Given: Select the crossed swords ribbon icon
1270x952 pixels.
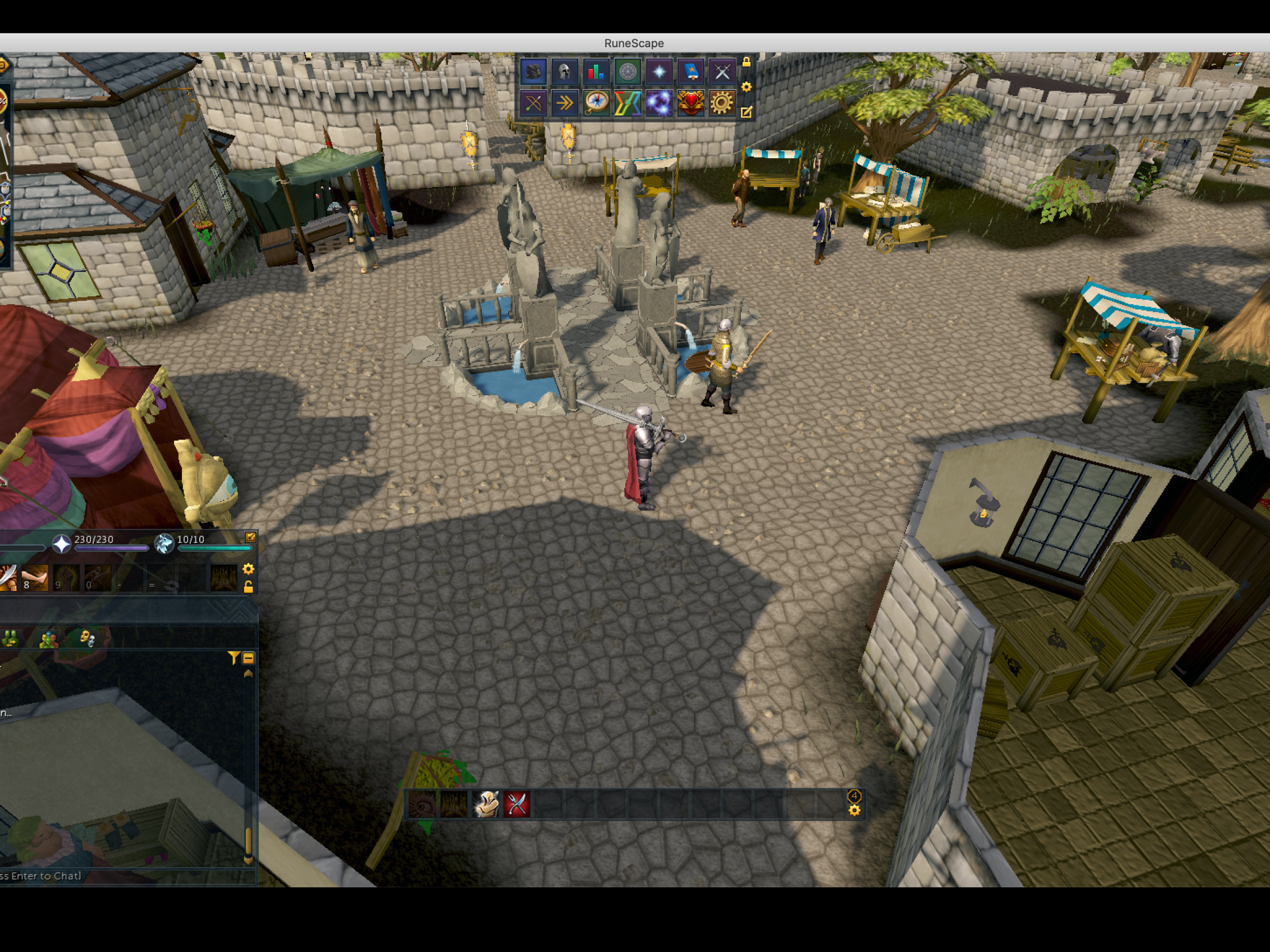Looking at the screenshot, I should [x=721, y=72].
